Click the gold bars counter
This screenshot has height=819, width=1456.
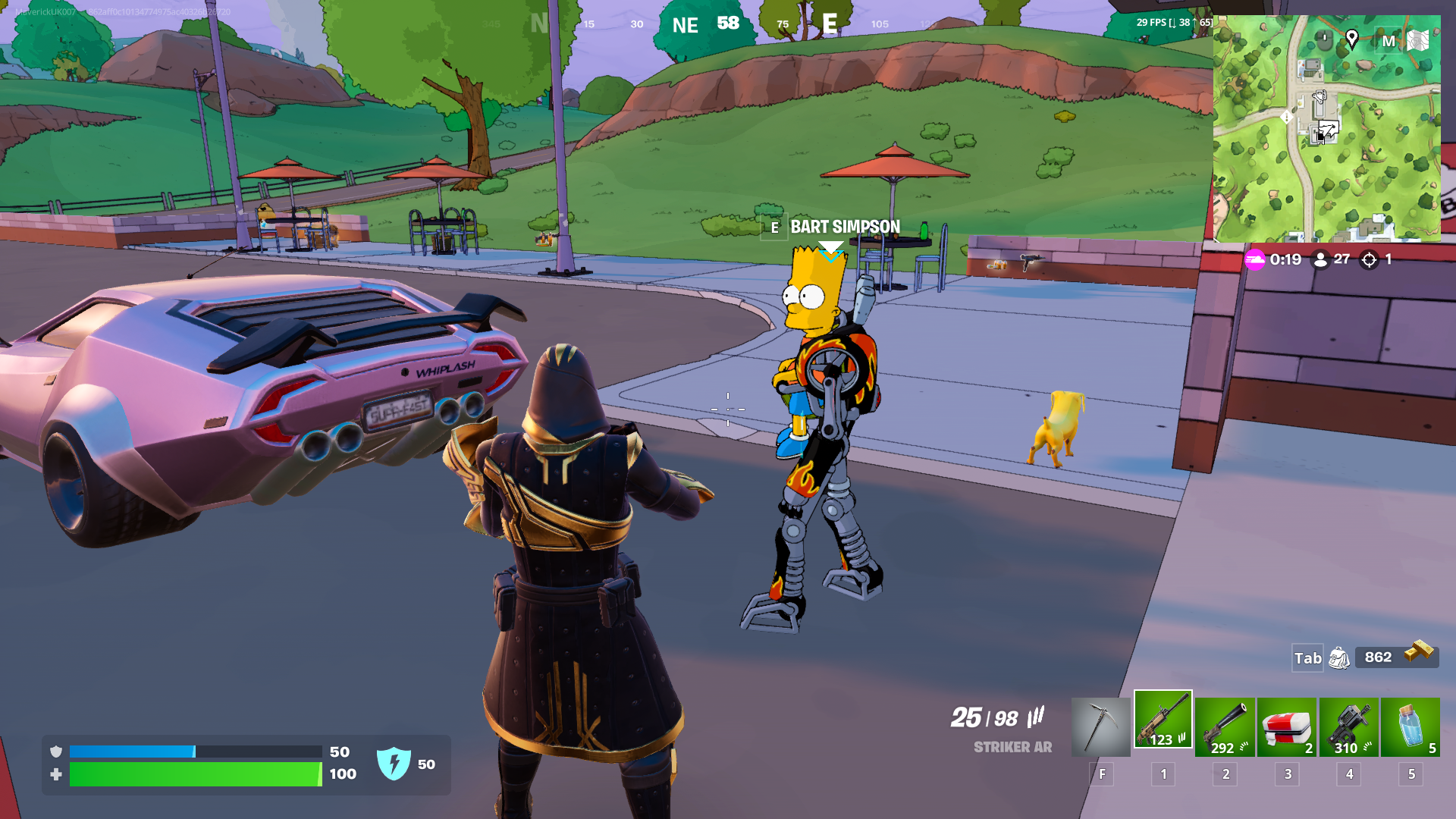(x=1397, y=656)
